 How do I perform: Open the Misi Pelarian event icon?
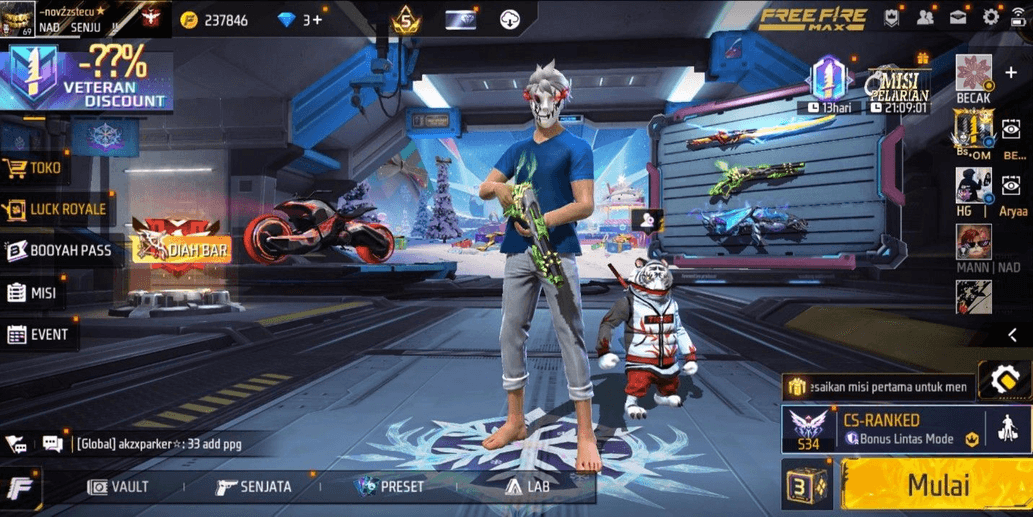point(898,84)
